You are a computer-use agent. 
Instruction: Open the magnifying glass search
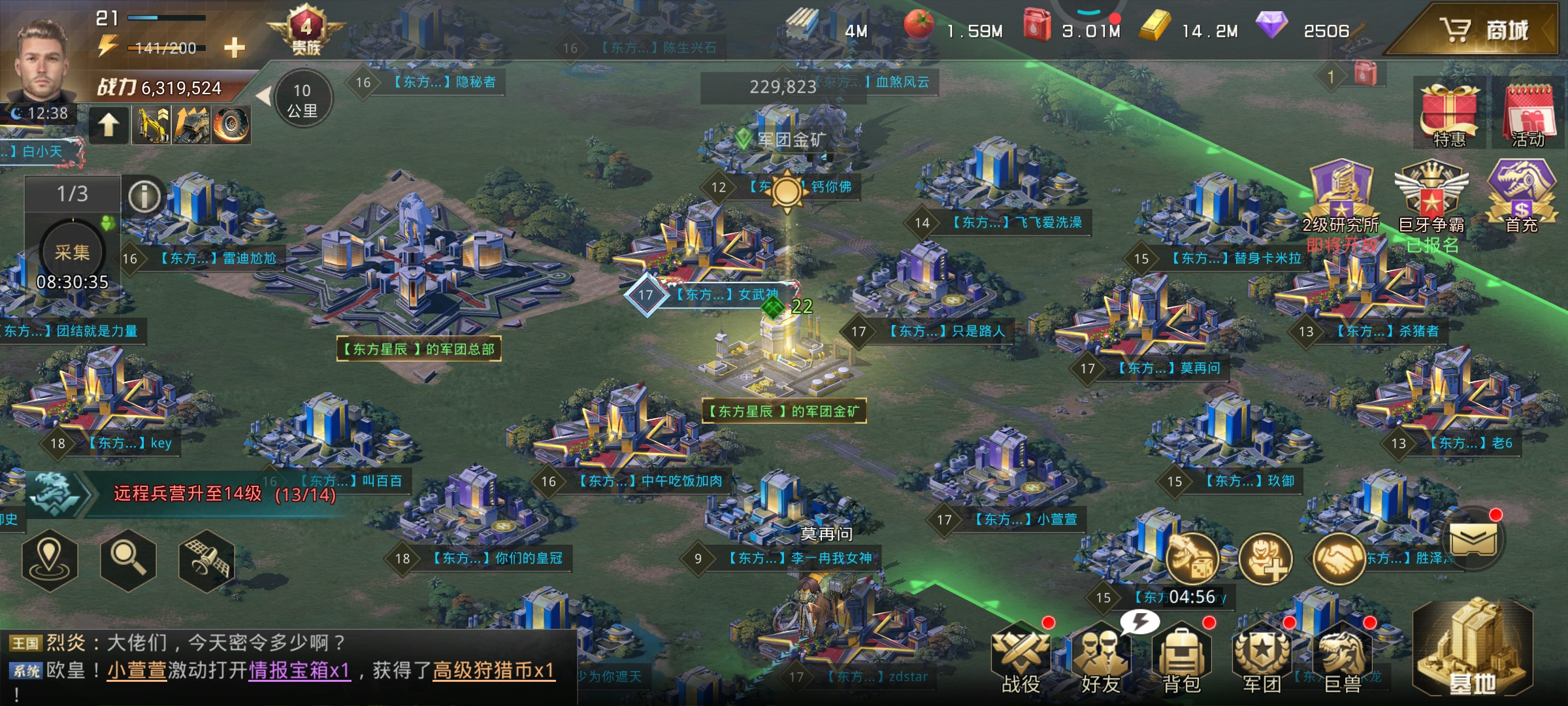click(128, 559)
